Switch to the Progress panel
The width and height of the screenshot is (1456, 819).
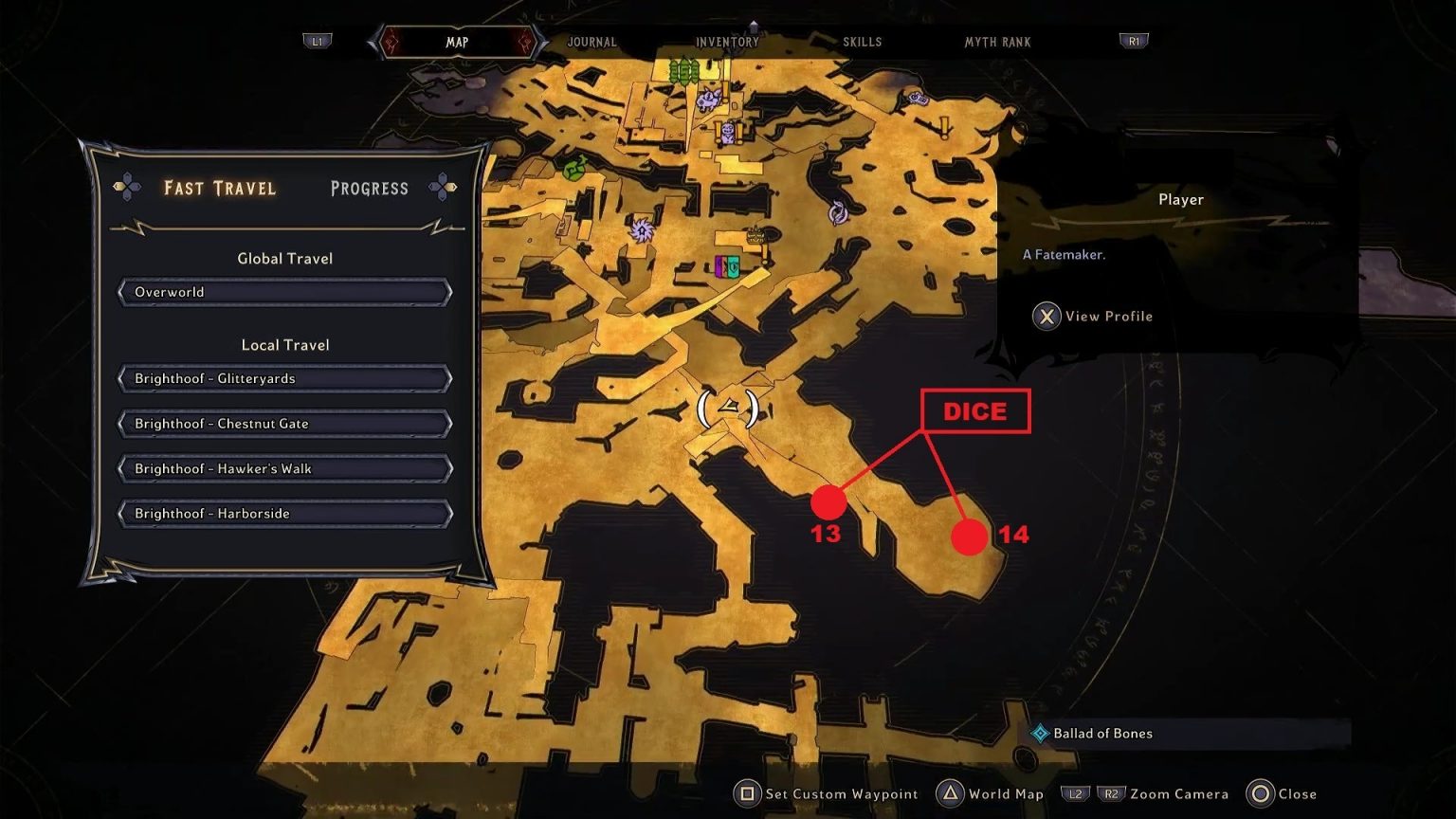click(x=369, y=188)
